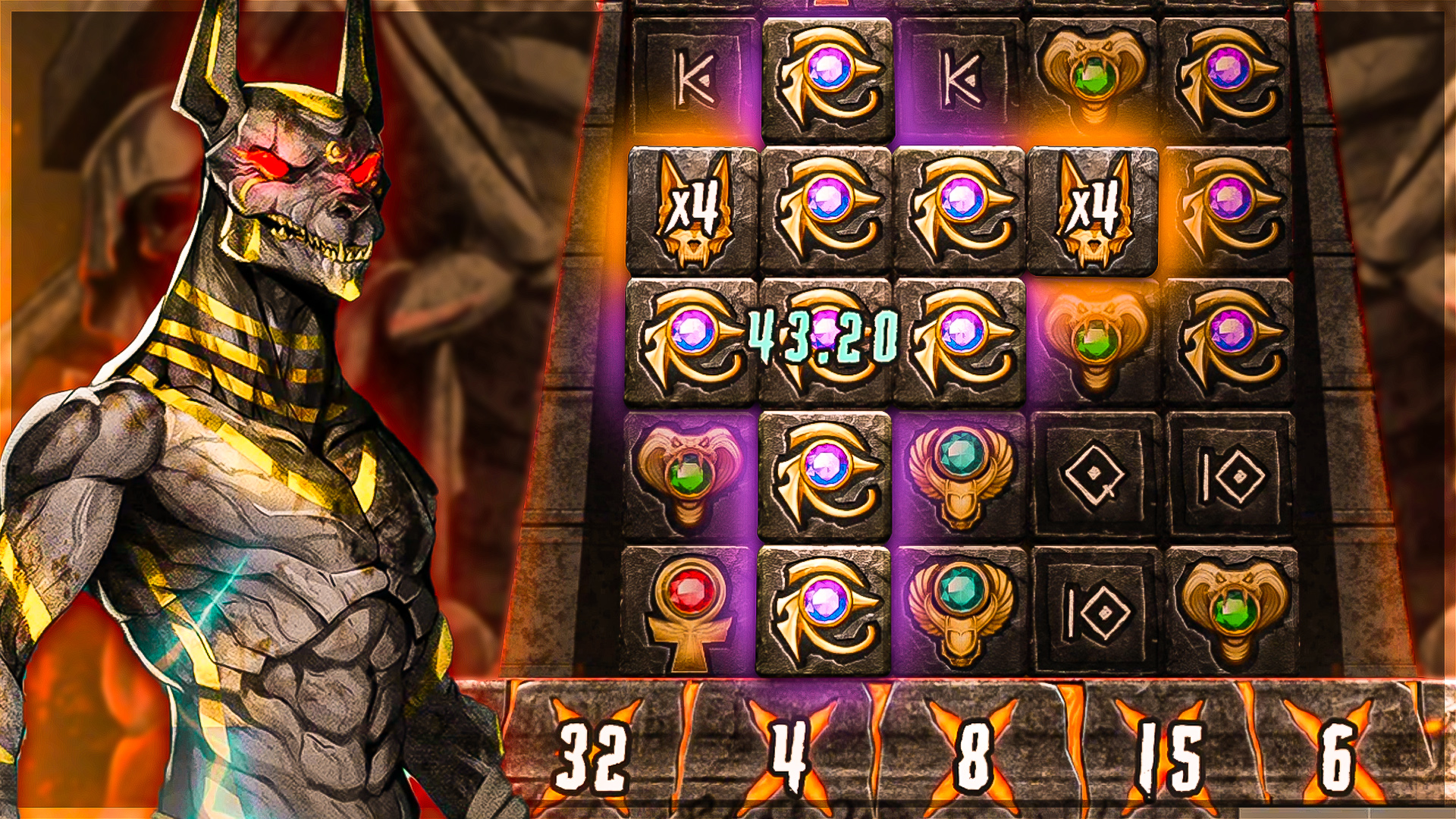Select the 15 column multiplier

1169,755
